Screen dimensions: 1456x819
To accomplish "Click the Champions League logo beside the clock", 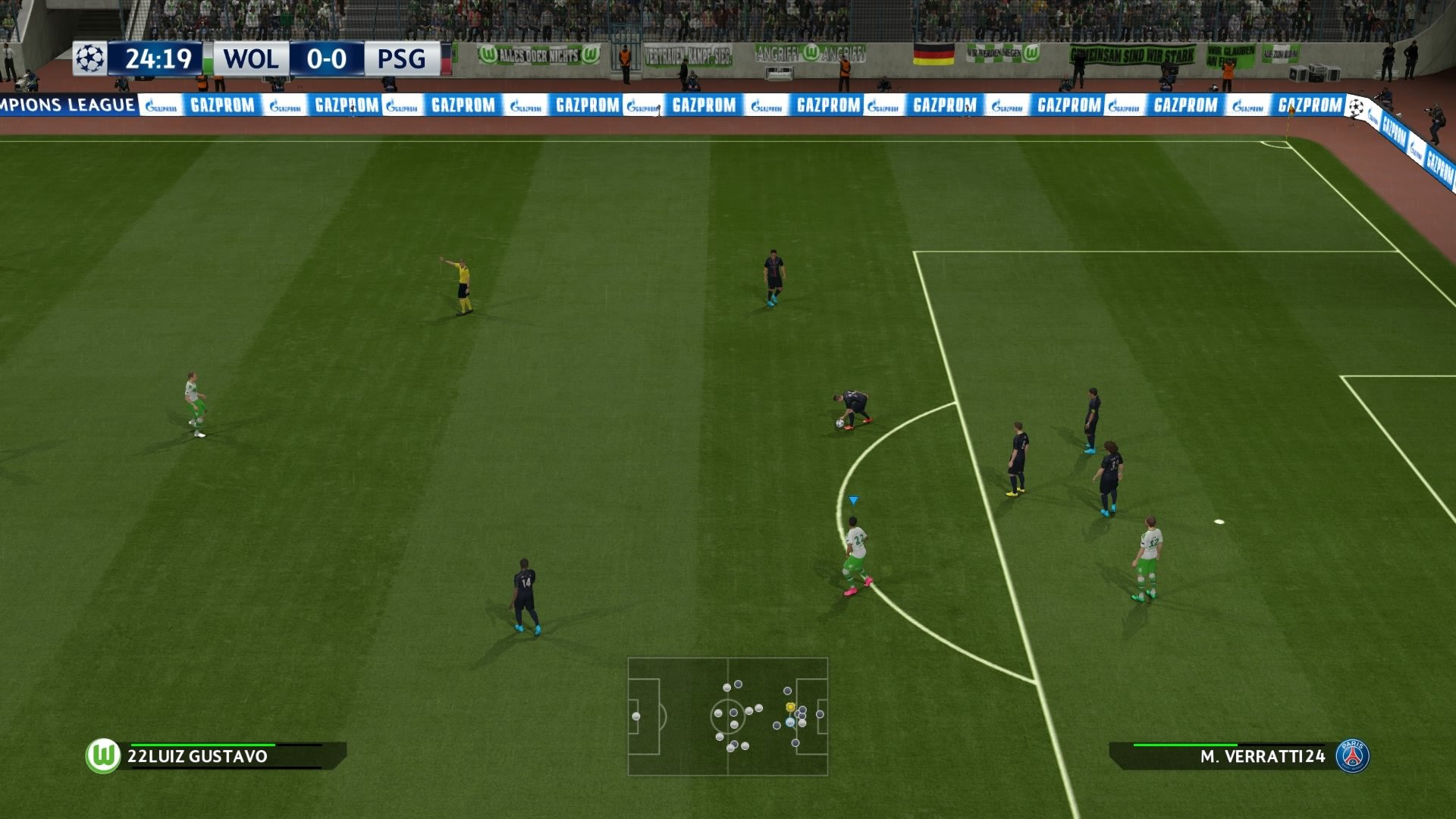I will (88, 58).
